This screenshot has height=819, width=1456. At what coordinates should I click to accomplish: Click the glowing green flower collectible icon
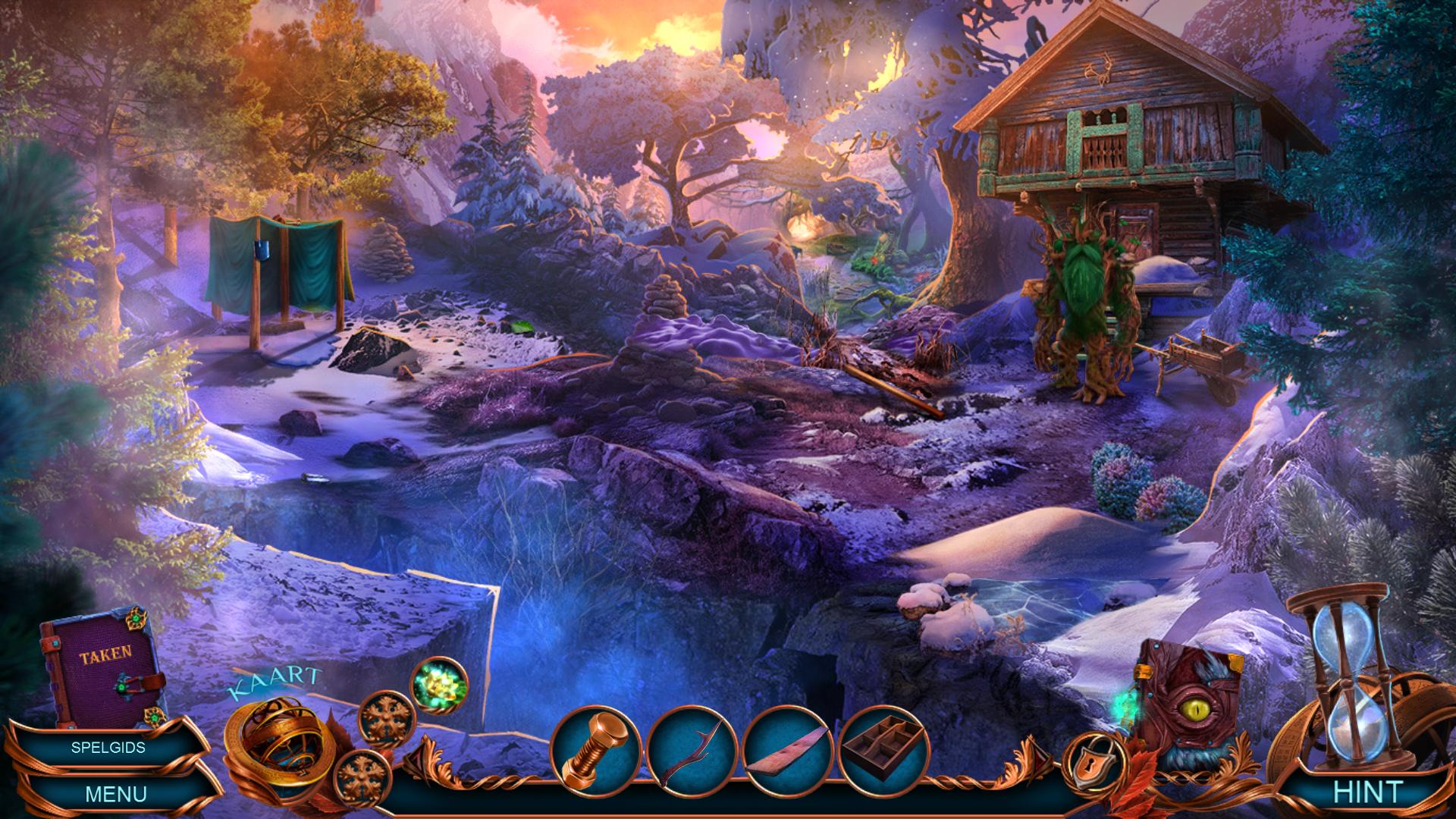[x=439, y=682]
